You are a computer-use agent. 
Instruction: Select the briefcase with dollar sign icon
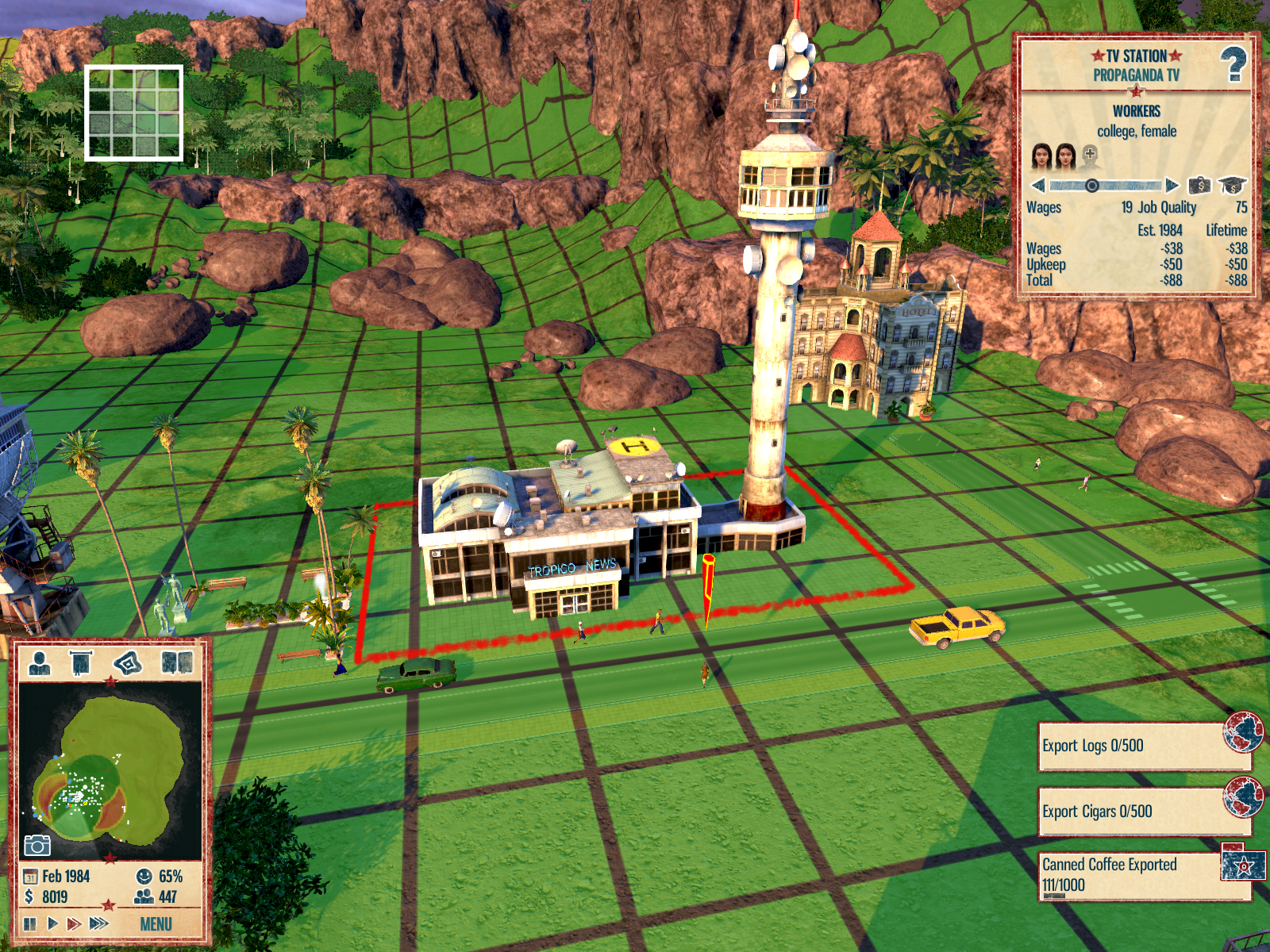1199,186
